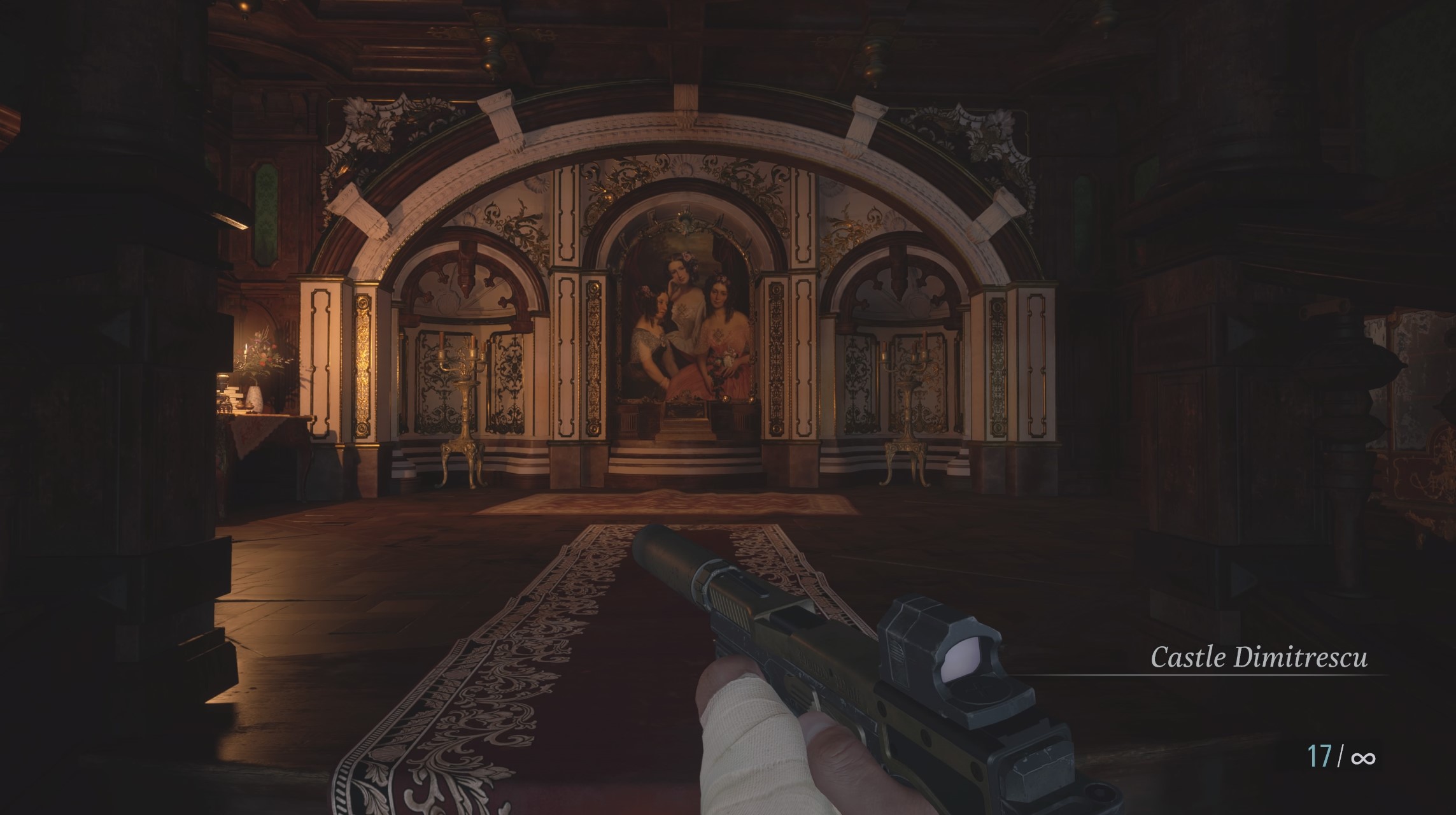Click the lit candle on the side table
Image resolution: width=1456 pixels, height=815 pixels.
pyautogui.click(x=246, y=349)
